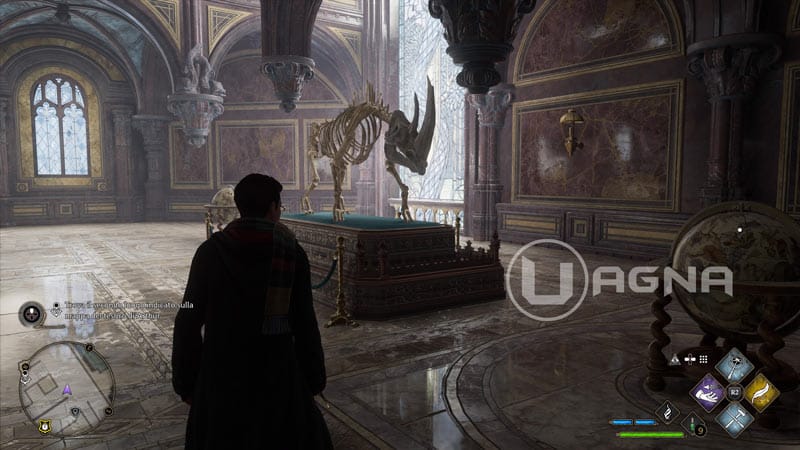This screenshot has height=450, width=800.
Task: Click the quest emblem icon above minimap
Action: [x=30, y=314]
